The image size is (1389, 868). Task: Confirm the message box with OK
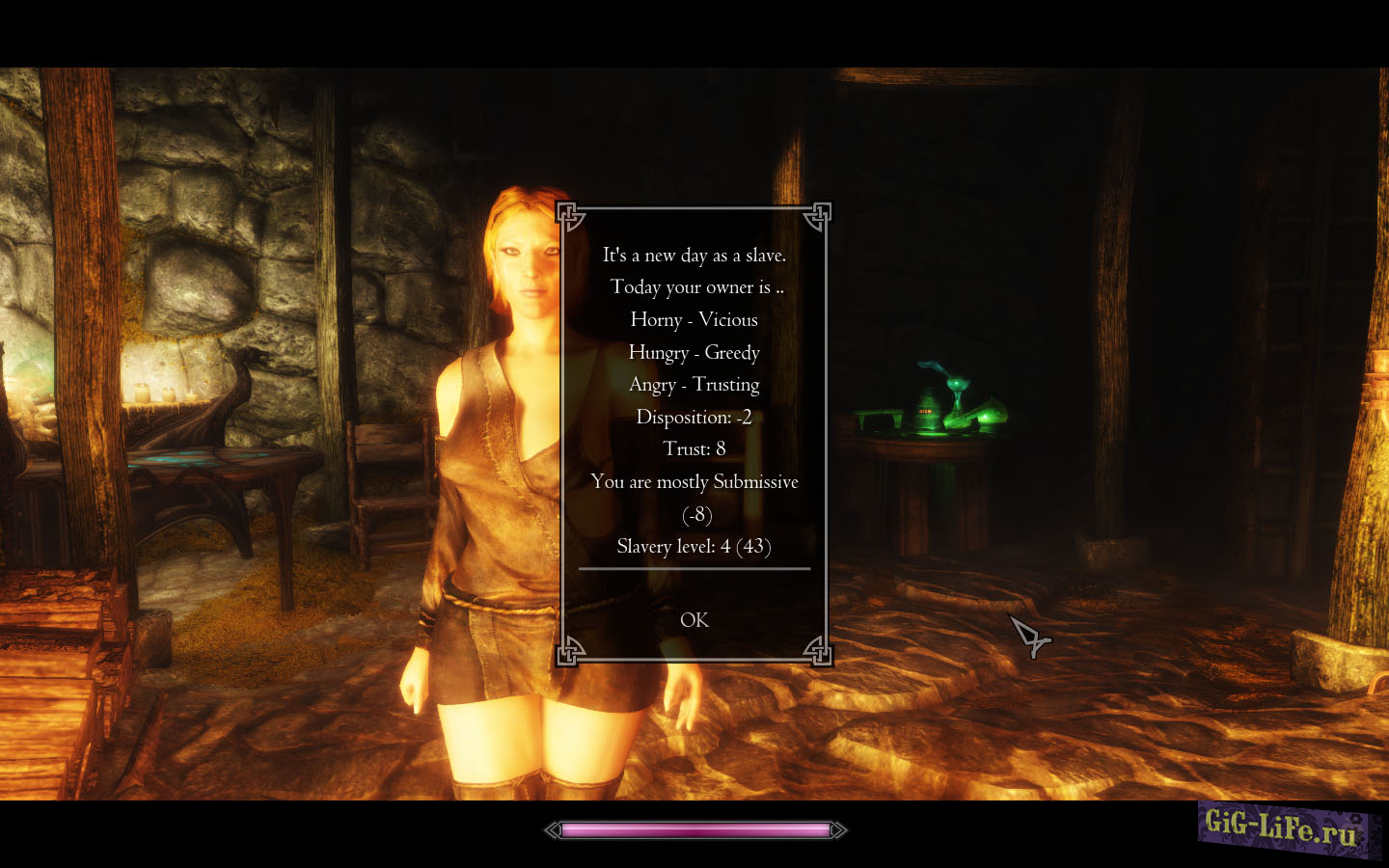694,620
